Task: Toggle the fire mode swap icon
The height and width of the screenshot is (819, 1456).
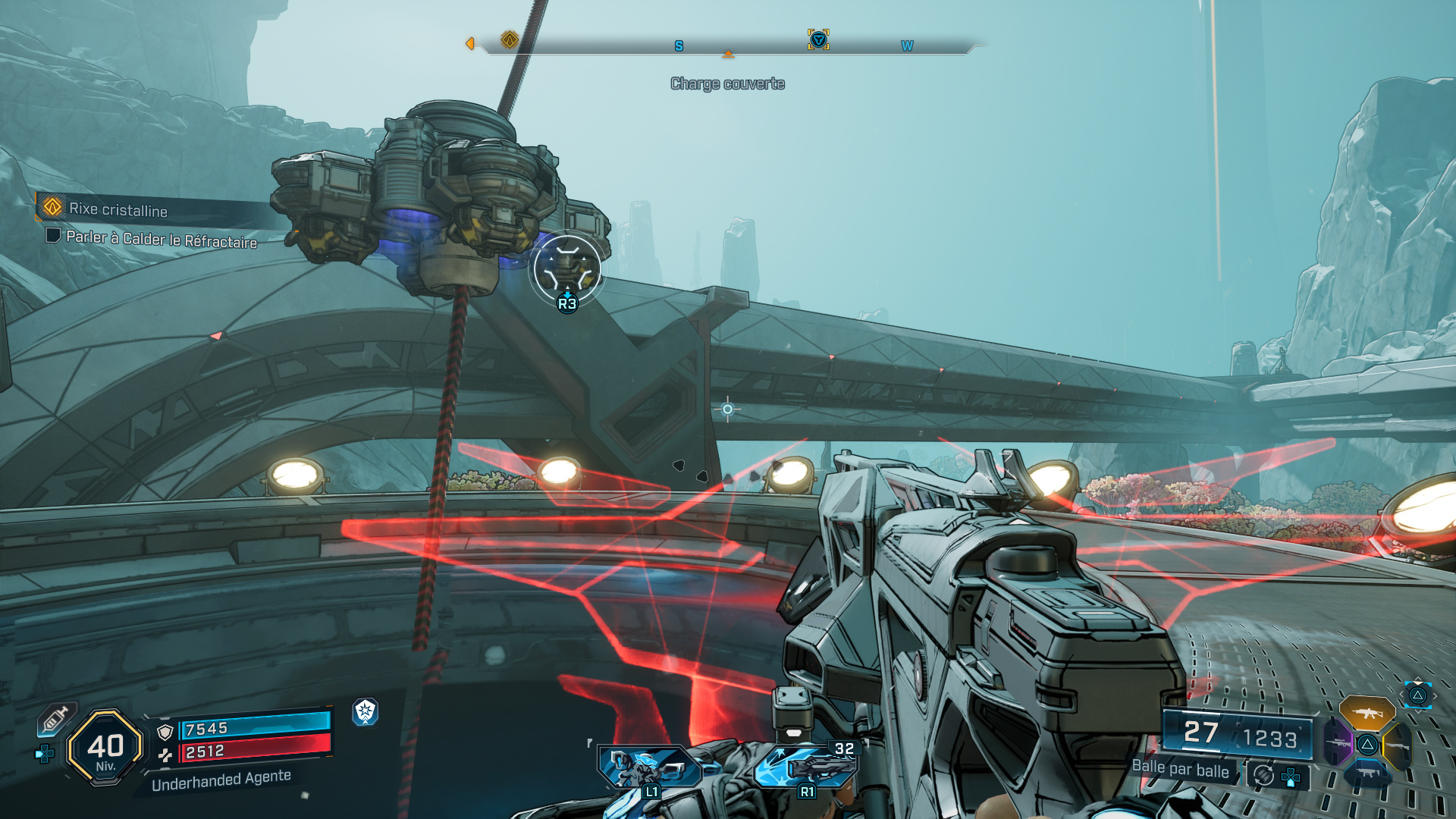Action: (1263, 776)
